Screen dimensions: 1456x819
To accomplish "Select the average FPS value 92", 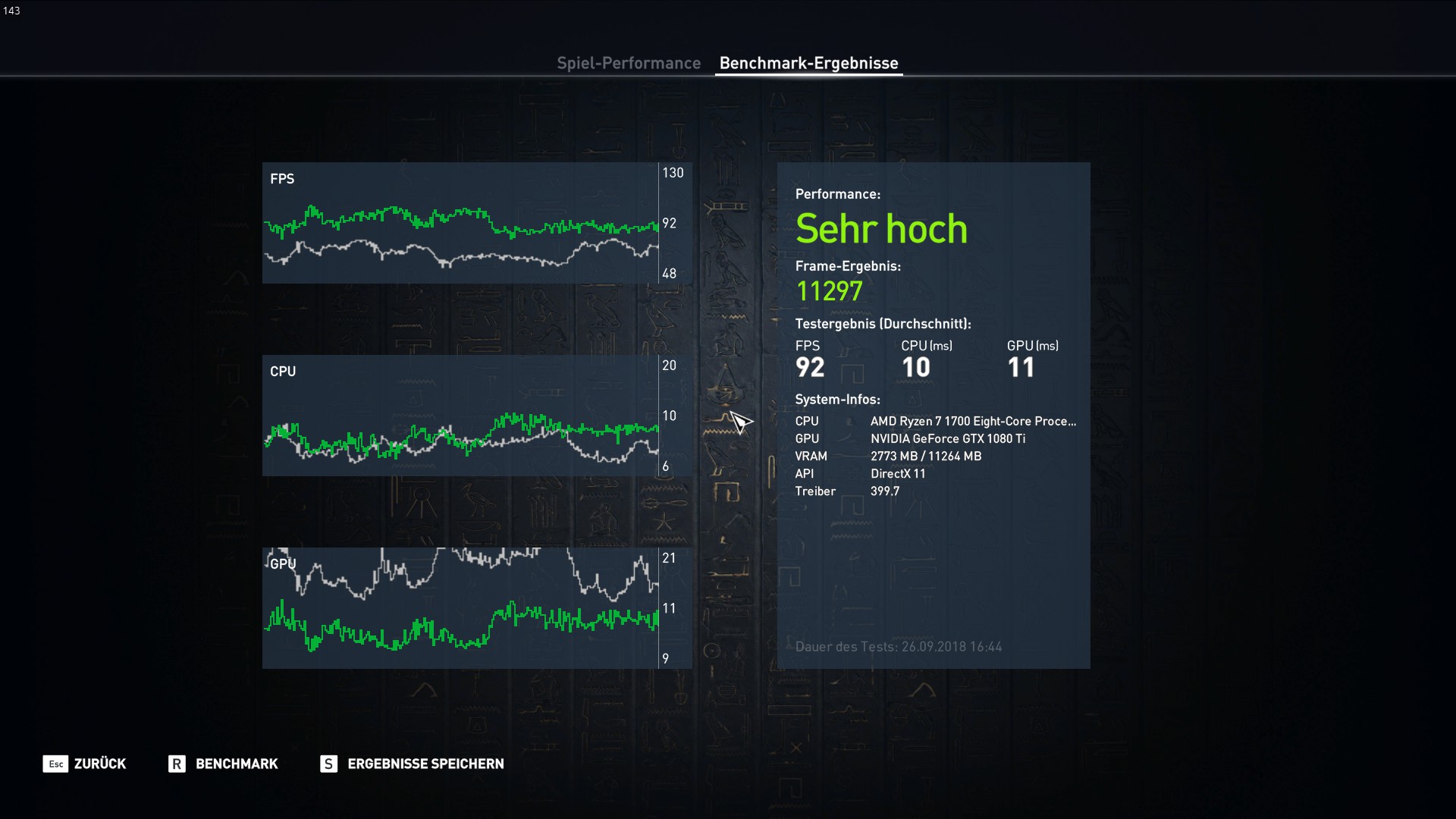I will pos(811,367).
